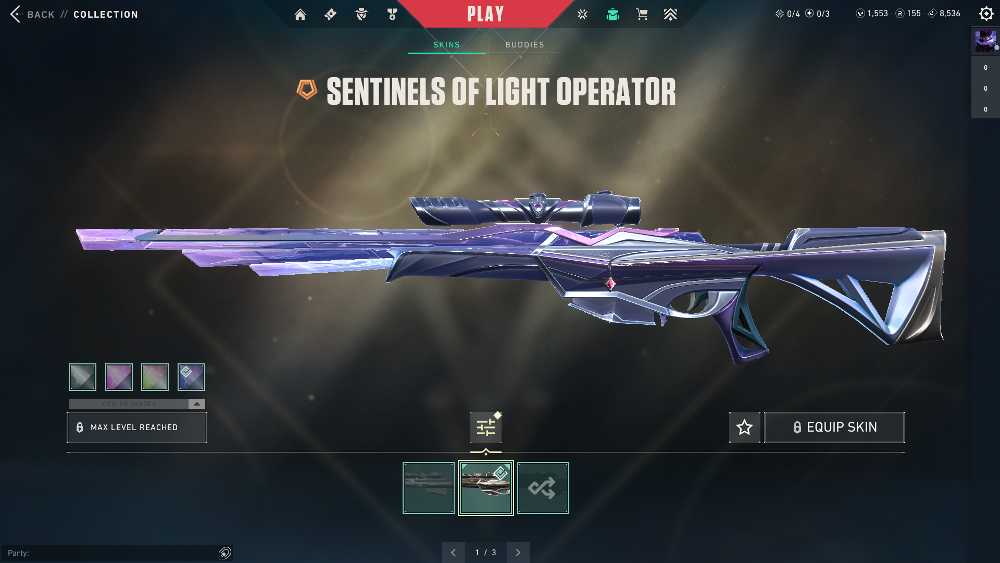Open the Store shopping cart icon

pos(642,15)
